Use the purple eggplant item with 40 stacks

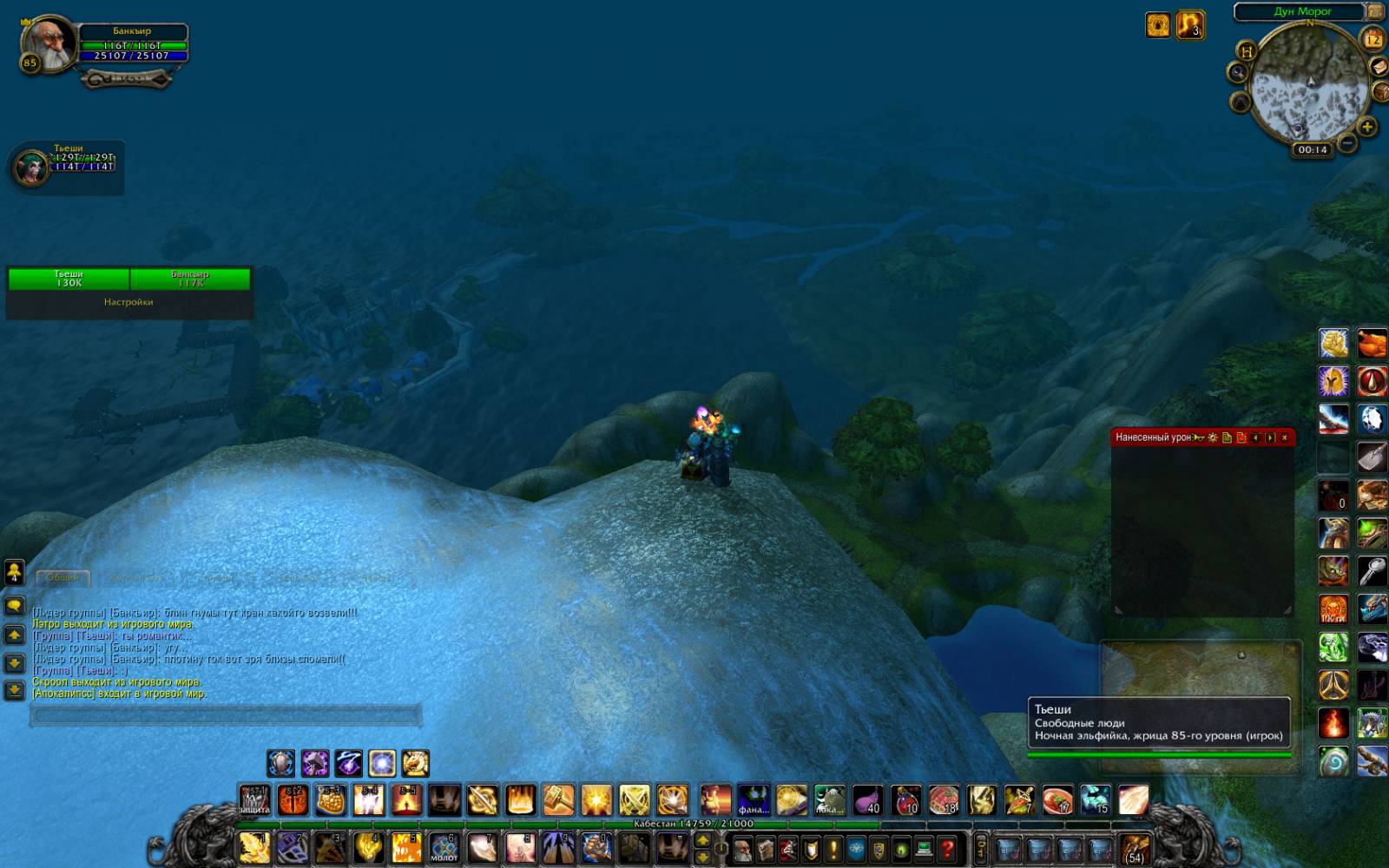867,799
